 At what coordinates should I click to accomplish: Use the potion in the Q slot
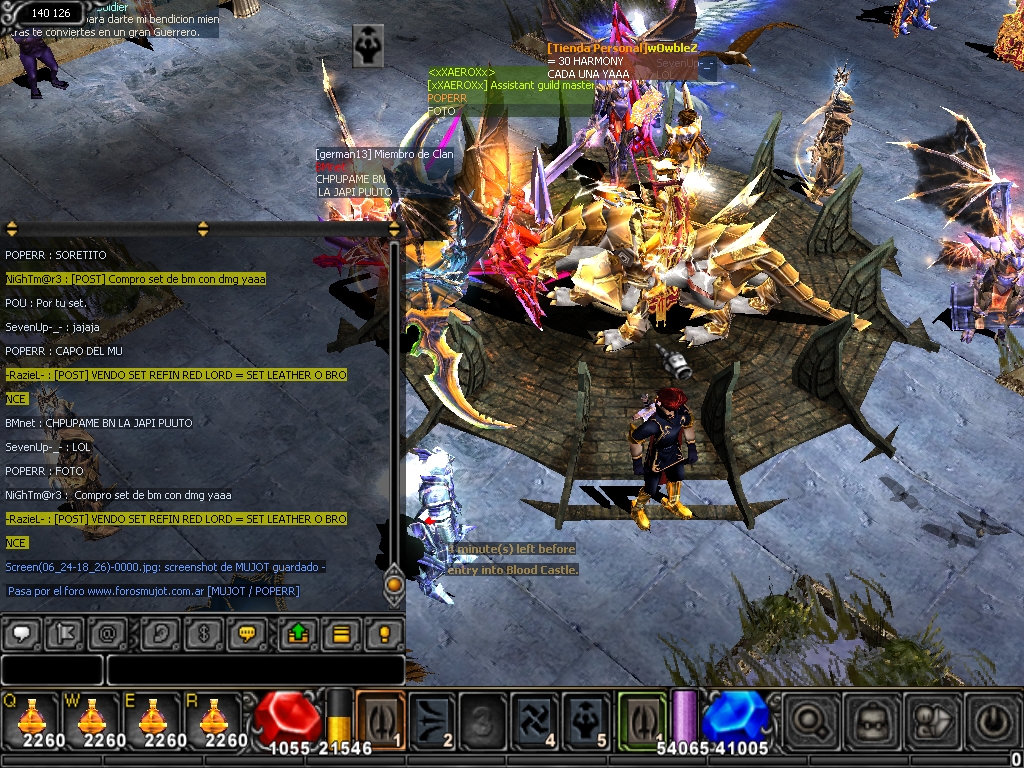(x=32, y=717)
